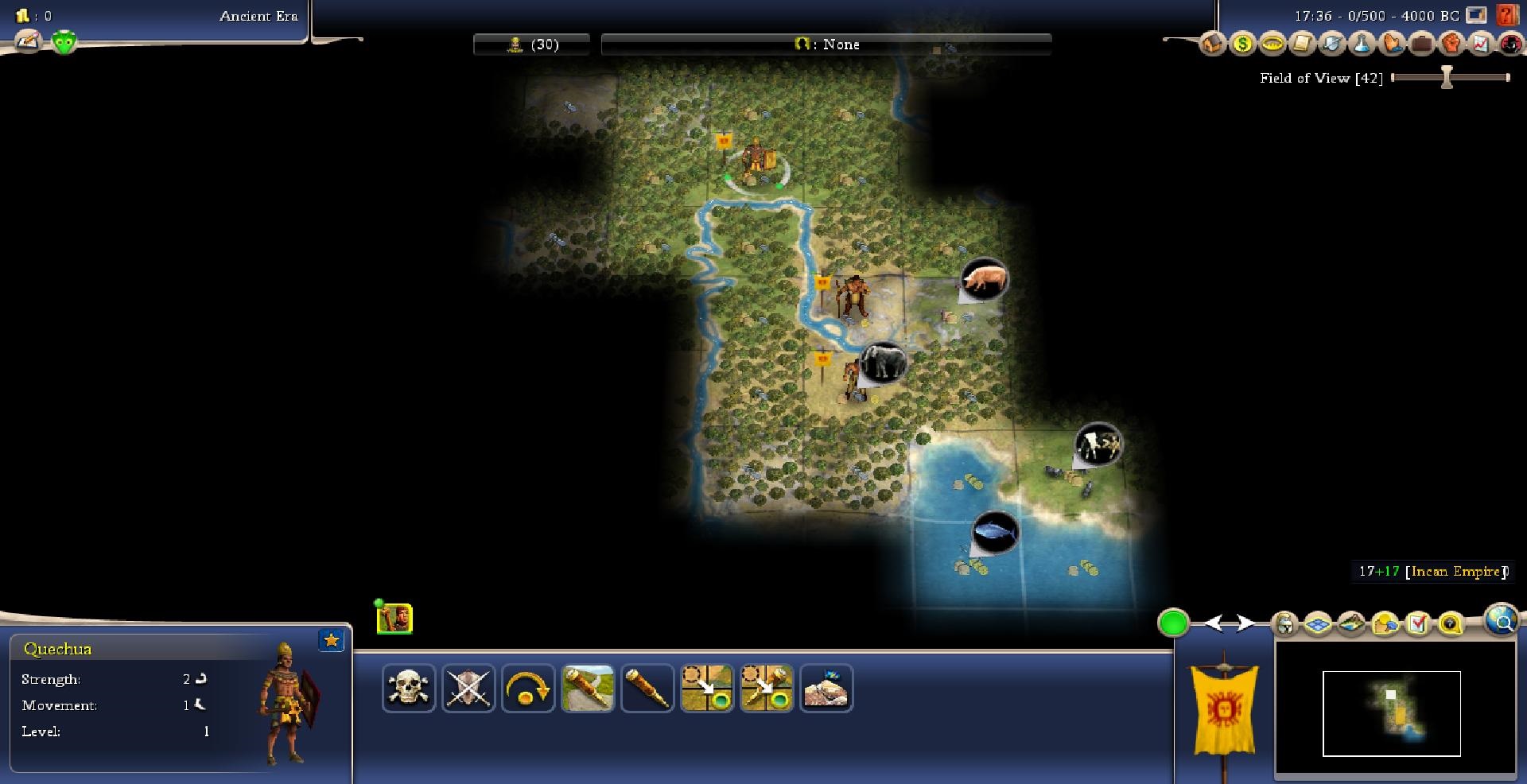Select the Quechua unit portrait icon

point(394,619)
